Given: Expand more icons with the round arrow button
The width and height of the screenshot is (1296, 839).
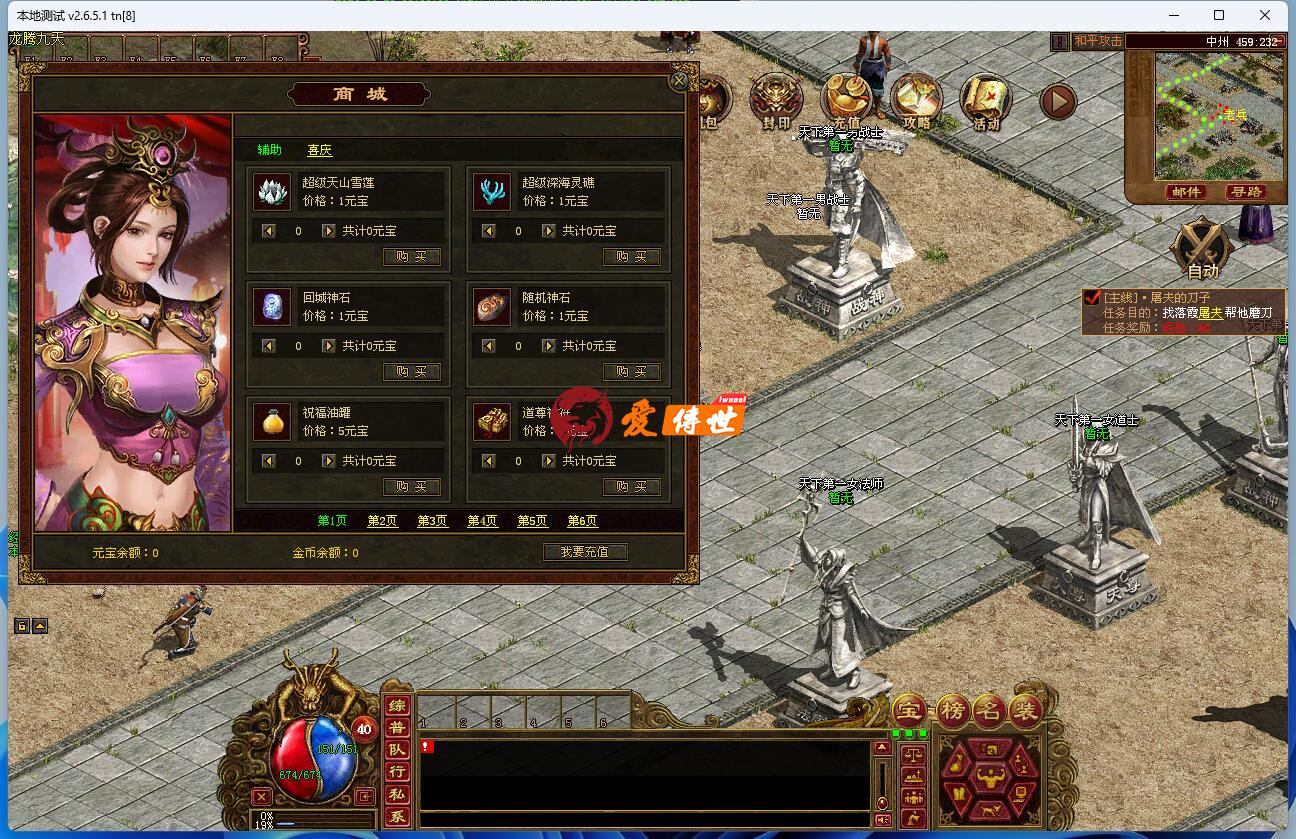Looking at the screenshot, I should [1058, 100].
